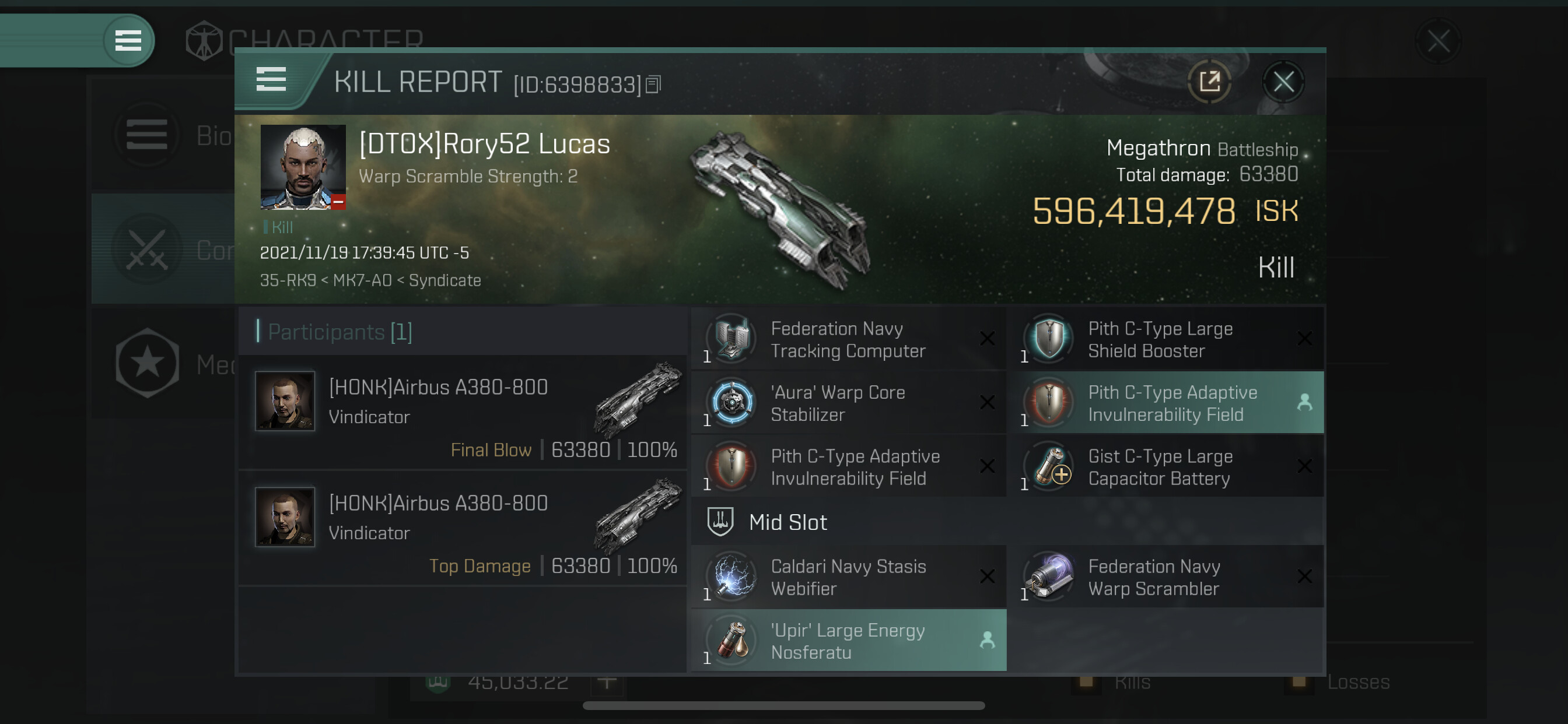Close the Character screen behind
Screen dimensions: 1568x724
[1438, 41]
